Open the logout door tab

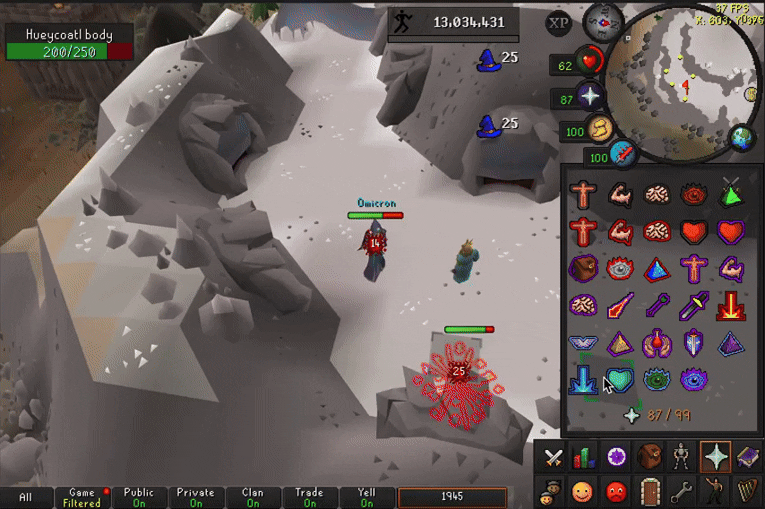[650, 491]
